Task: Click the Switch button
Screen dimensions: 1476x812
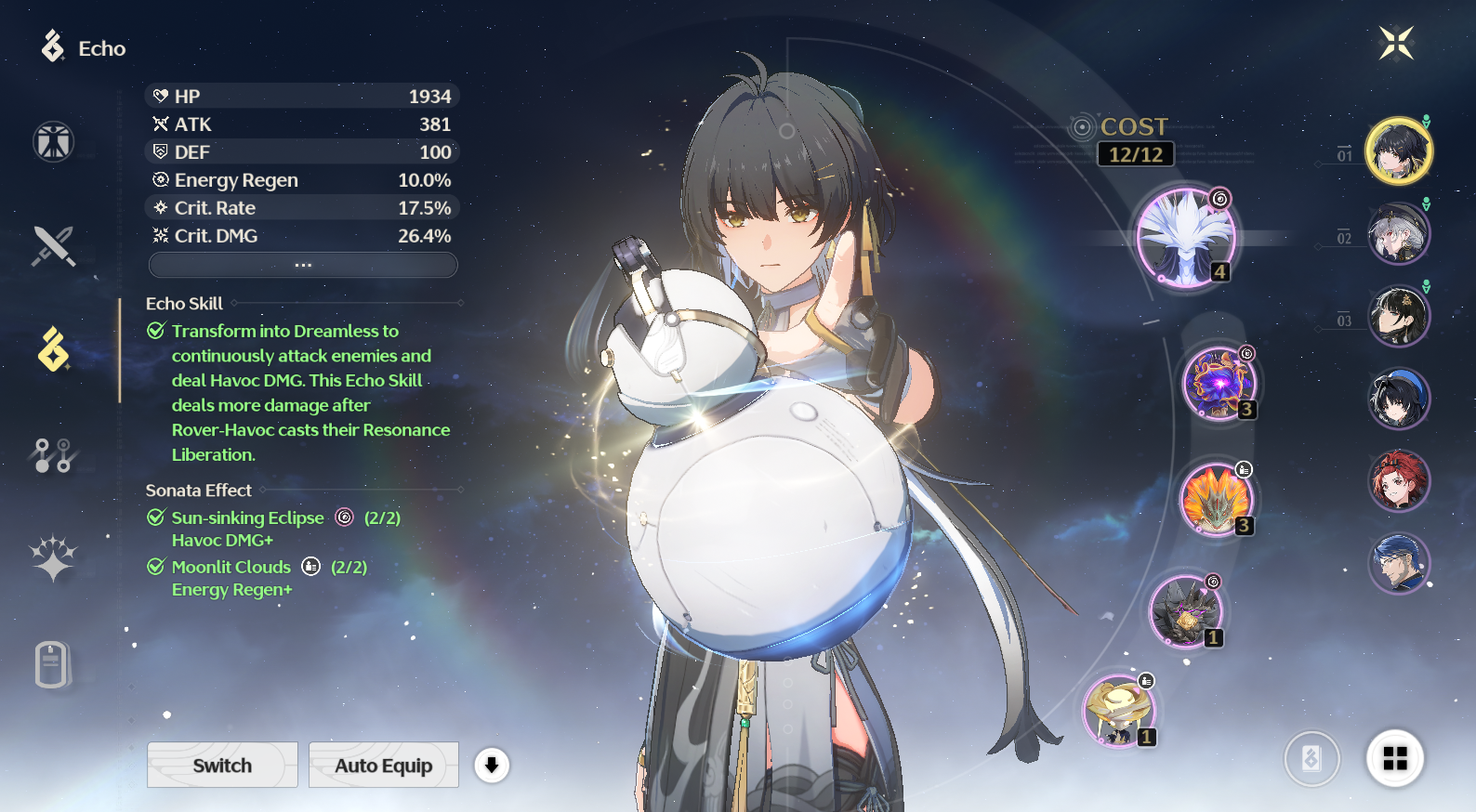Action: tap(222, 765)
